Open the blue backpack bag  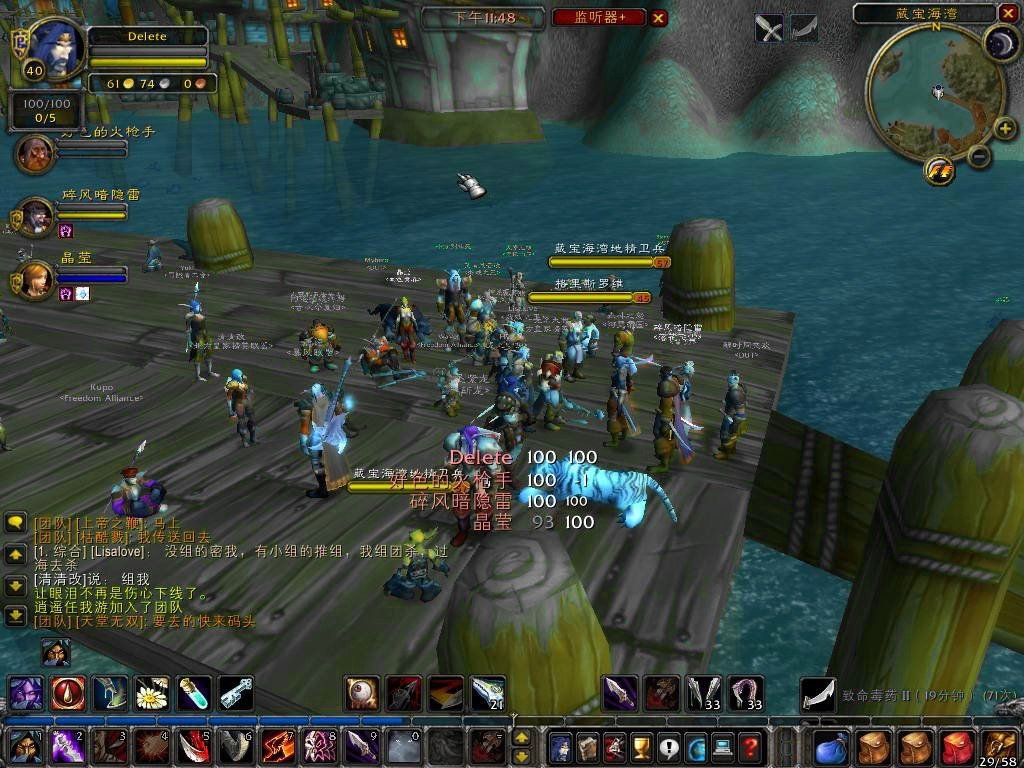[831, 747]
